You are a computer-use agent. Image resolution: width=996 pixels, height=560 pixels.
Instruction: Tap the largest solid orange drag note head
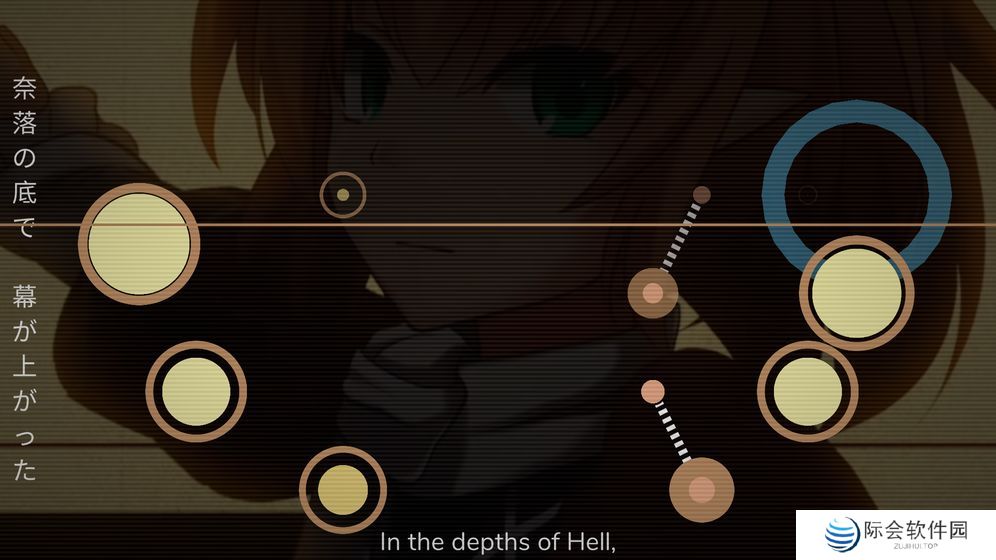tap(702, 489)
